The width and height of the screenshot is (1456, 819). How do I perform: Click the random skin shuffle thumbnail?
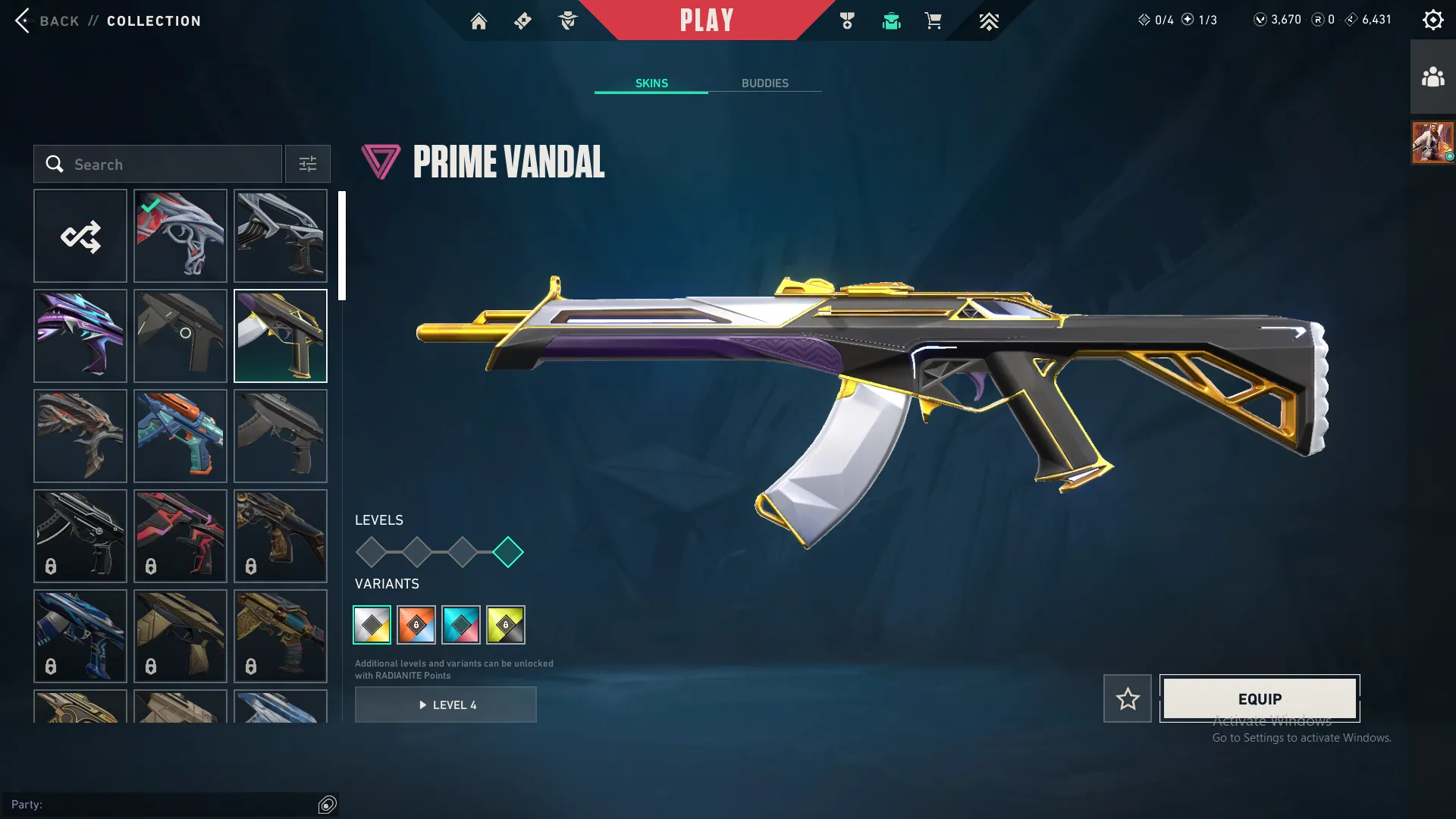[x=80, y=236]
